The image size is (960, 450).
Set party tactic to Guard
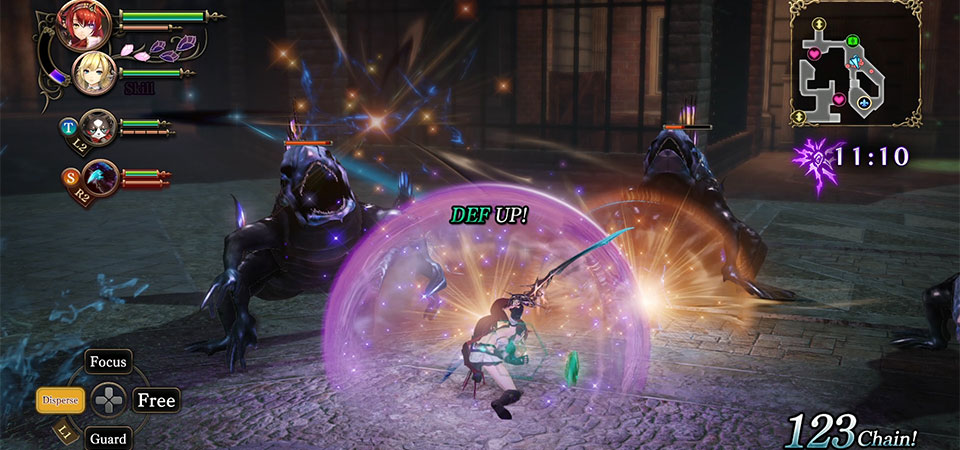[x=108, y=438]
